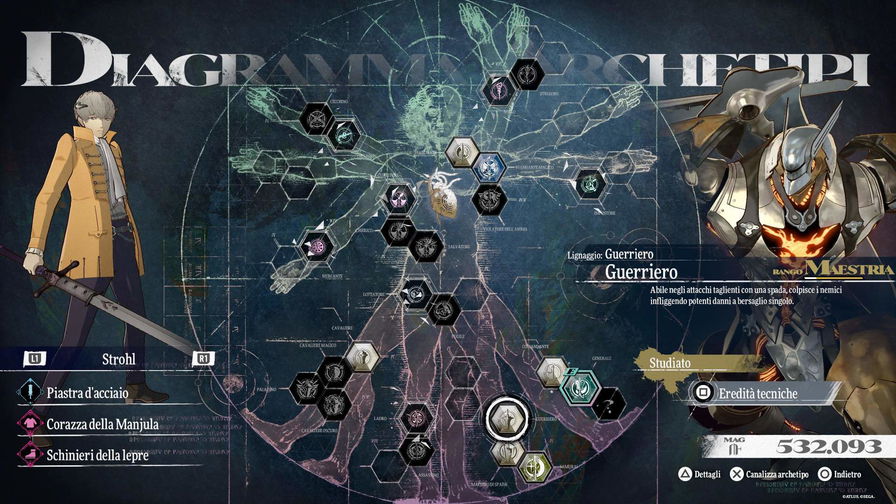Choose the teal-highlighted archetype node
Viewport: 896px width, 504px height.
580,384
